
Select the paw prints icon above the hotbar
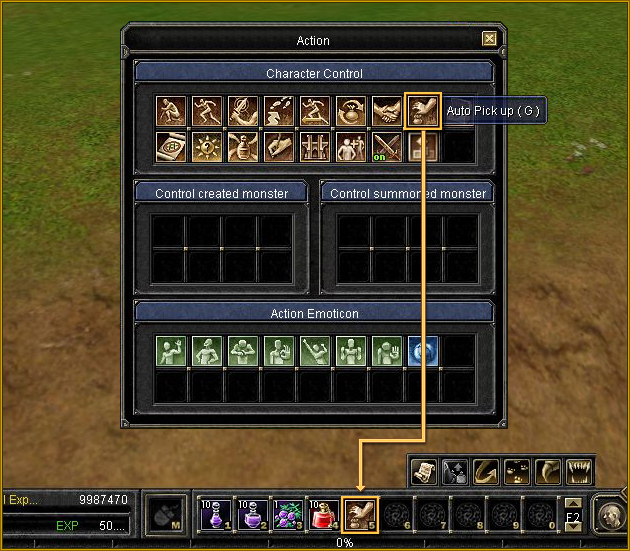point(518,471)
